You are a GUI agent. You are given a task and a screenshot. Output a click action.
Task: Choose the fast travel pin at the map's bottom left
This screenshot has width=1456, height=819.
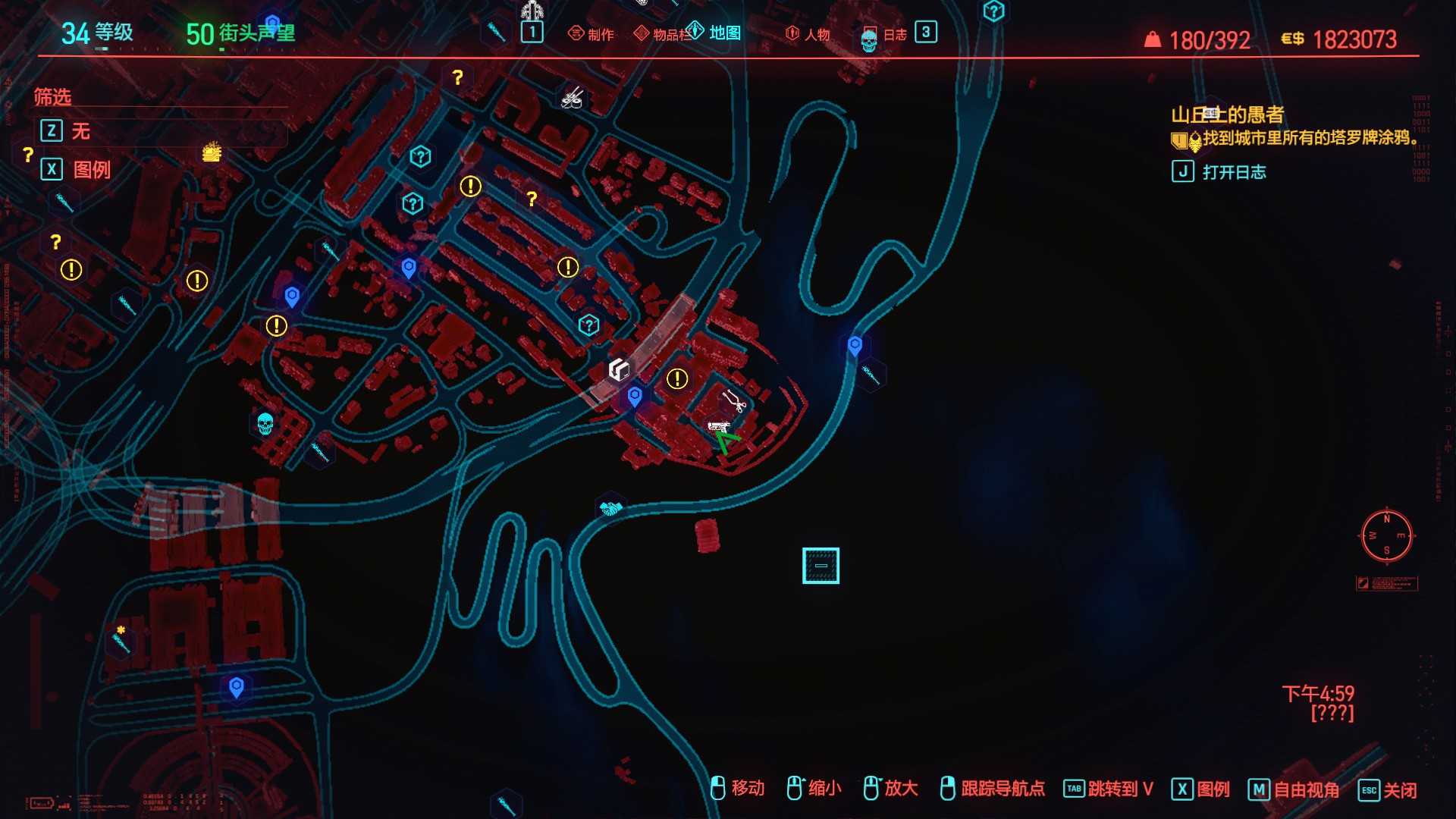(237, 687)
